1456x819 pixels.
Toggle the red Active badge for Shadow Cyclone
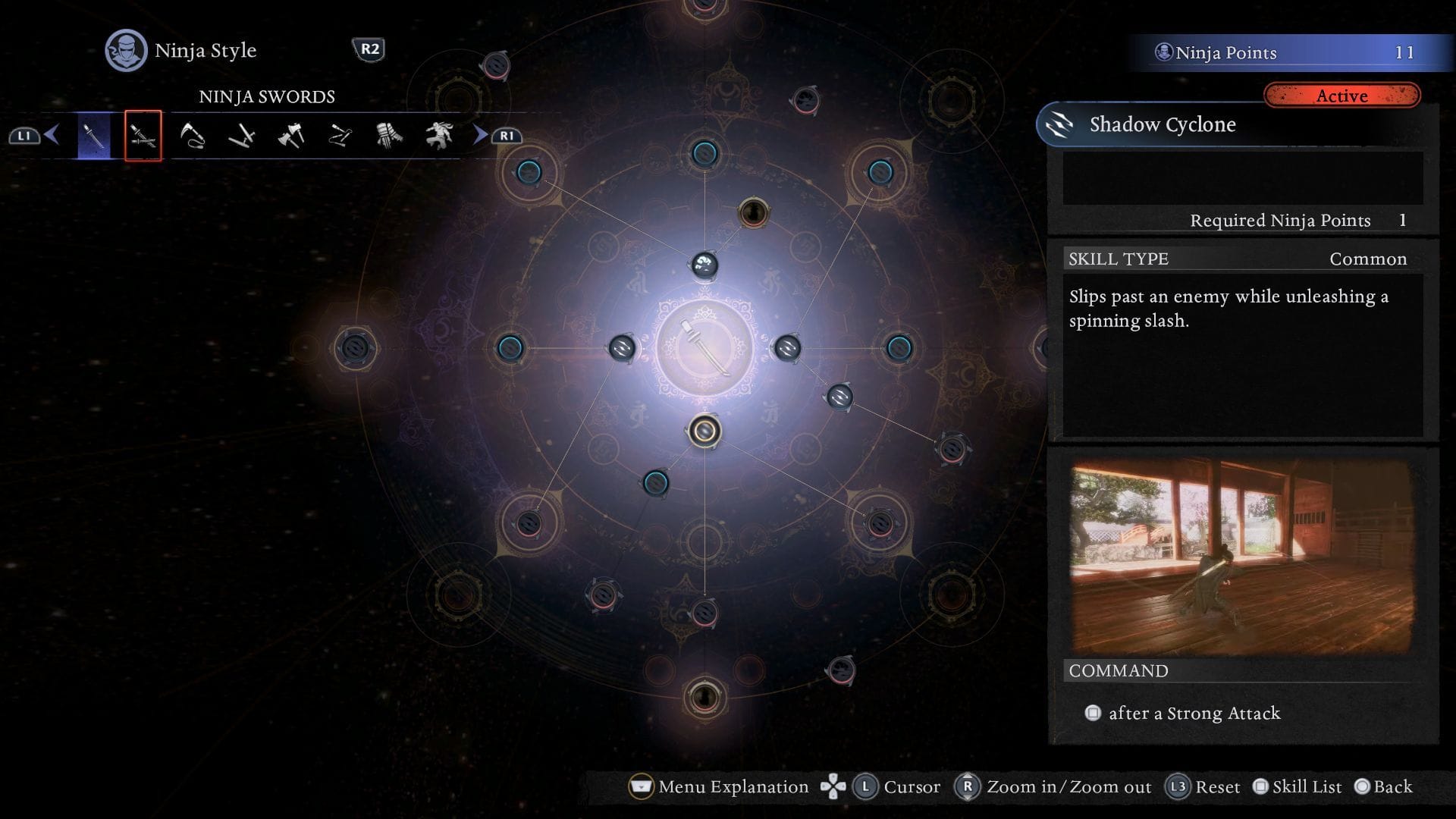1342,96
